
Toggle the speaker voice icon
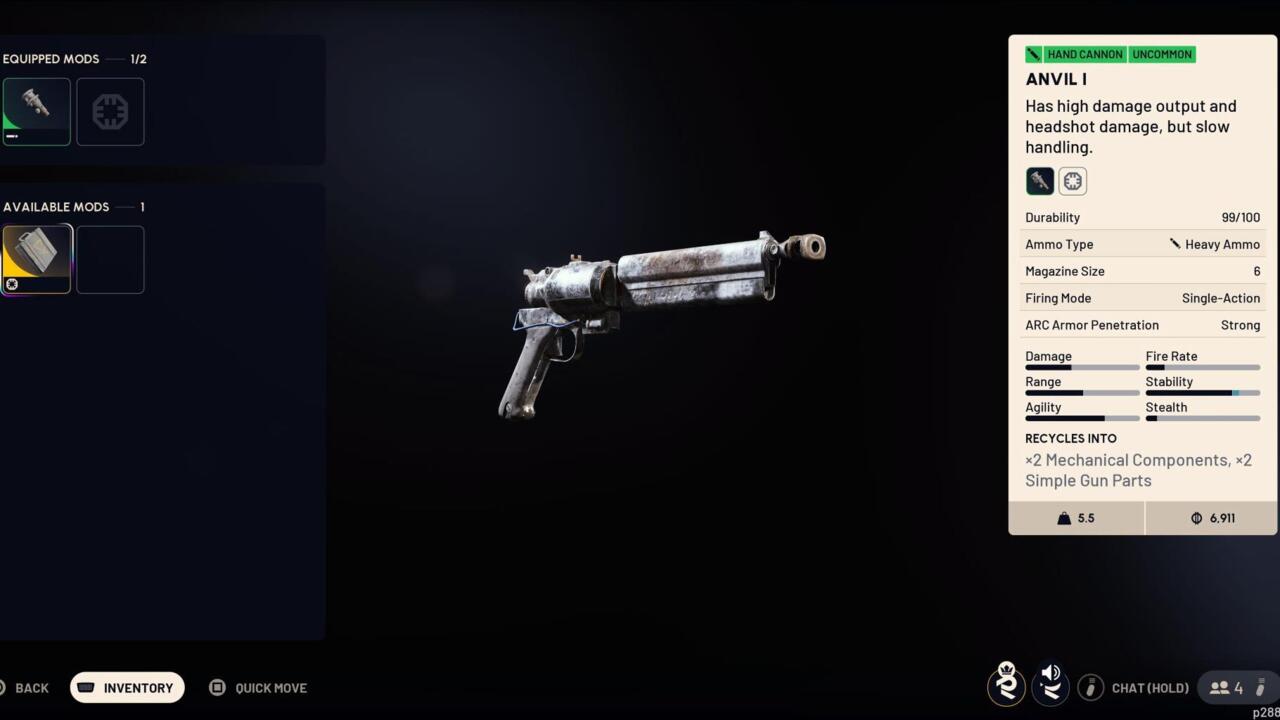(x=1050, y=686)
